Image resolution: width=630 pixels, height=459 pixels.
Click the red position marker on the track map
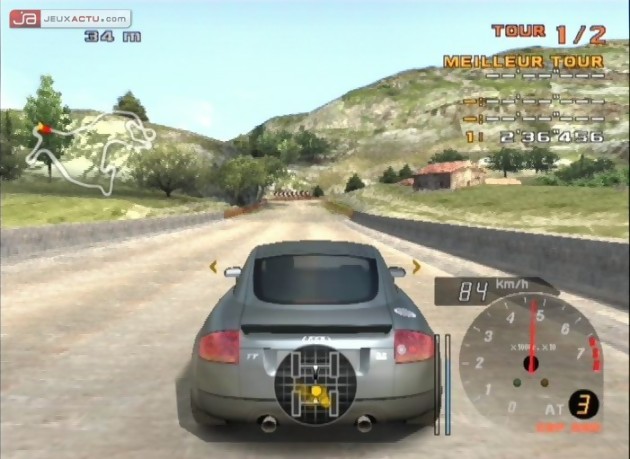[x=43, y=129]
